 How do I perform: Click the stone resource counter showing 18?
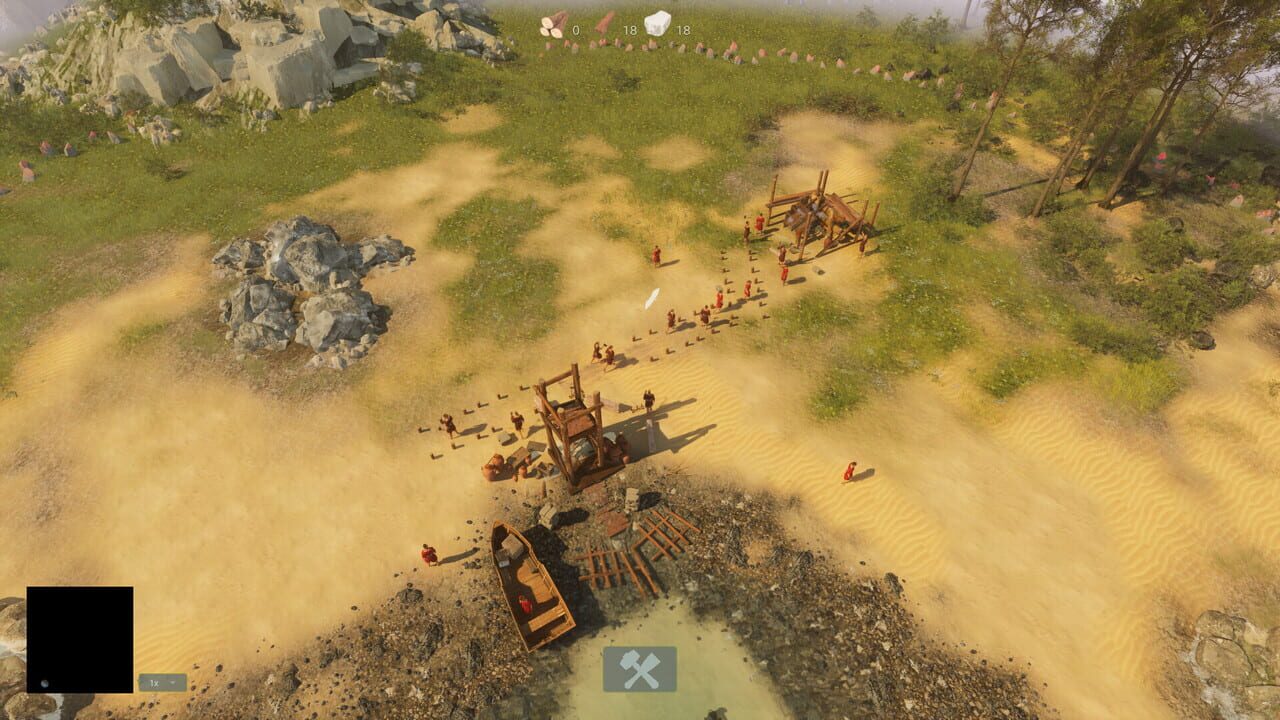tap(684, 30)
